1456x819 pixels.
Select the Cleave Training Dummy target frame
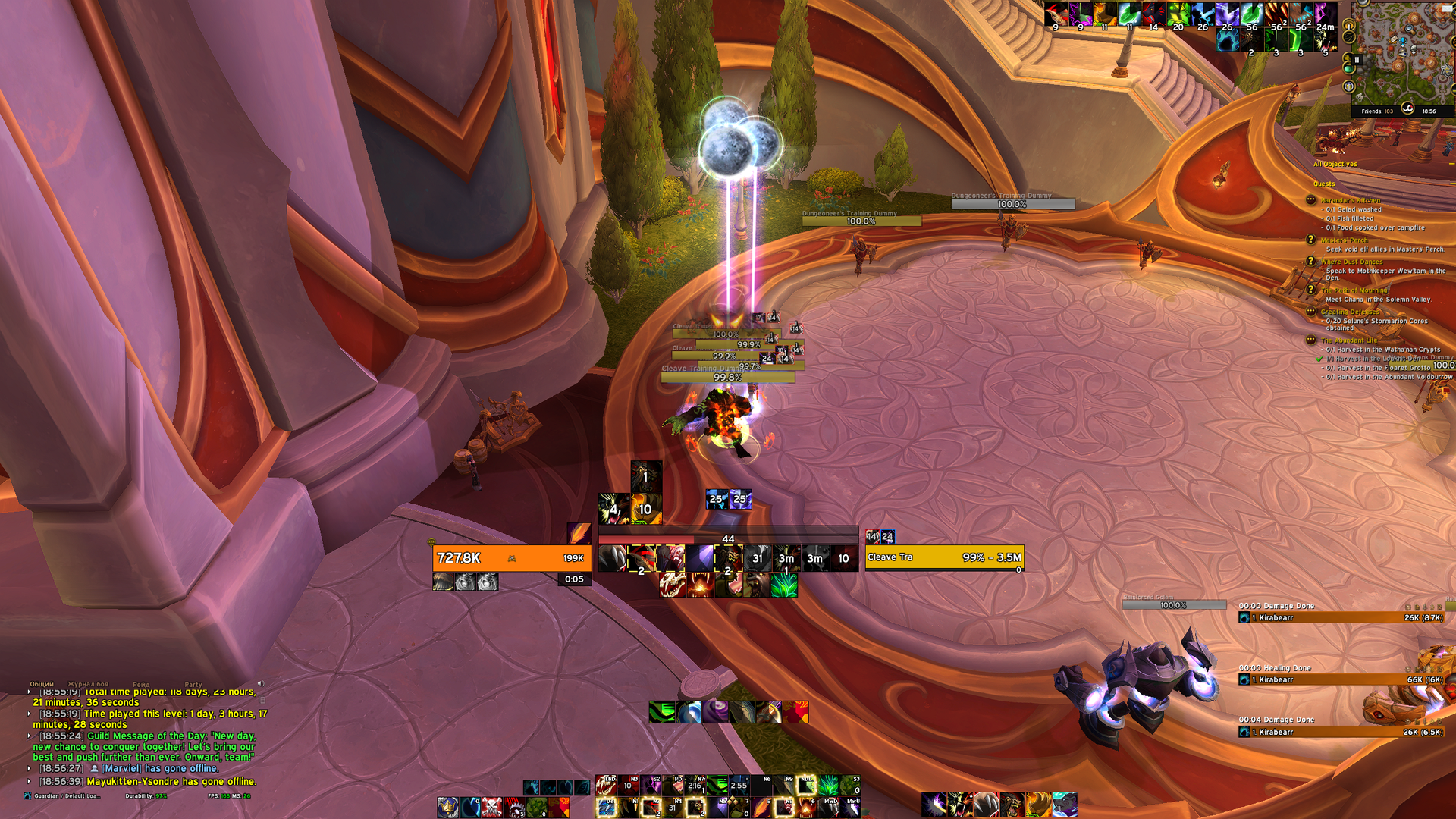point(944,557)
